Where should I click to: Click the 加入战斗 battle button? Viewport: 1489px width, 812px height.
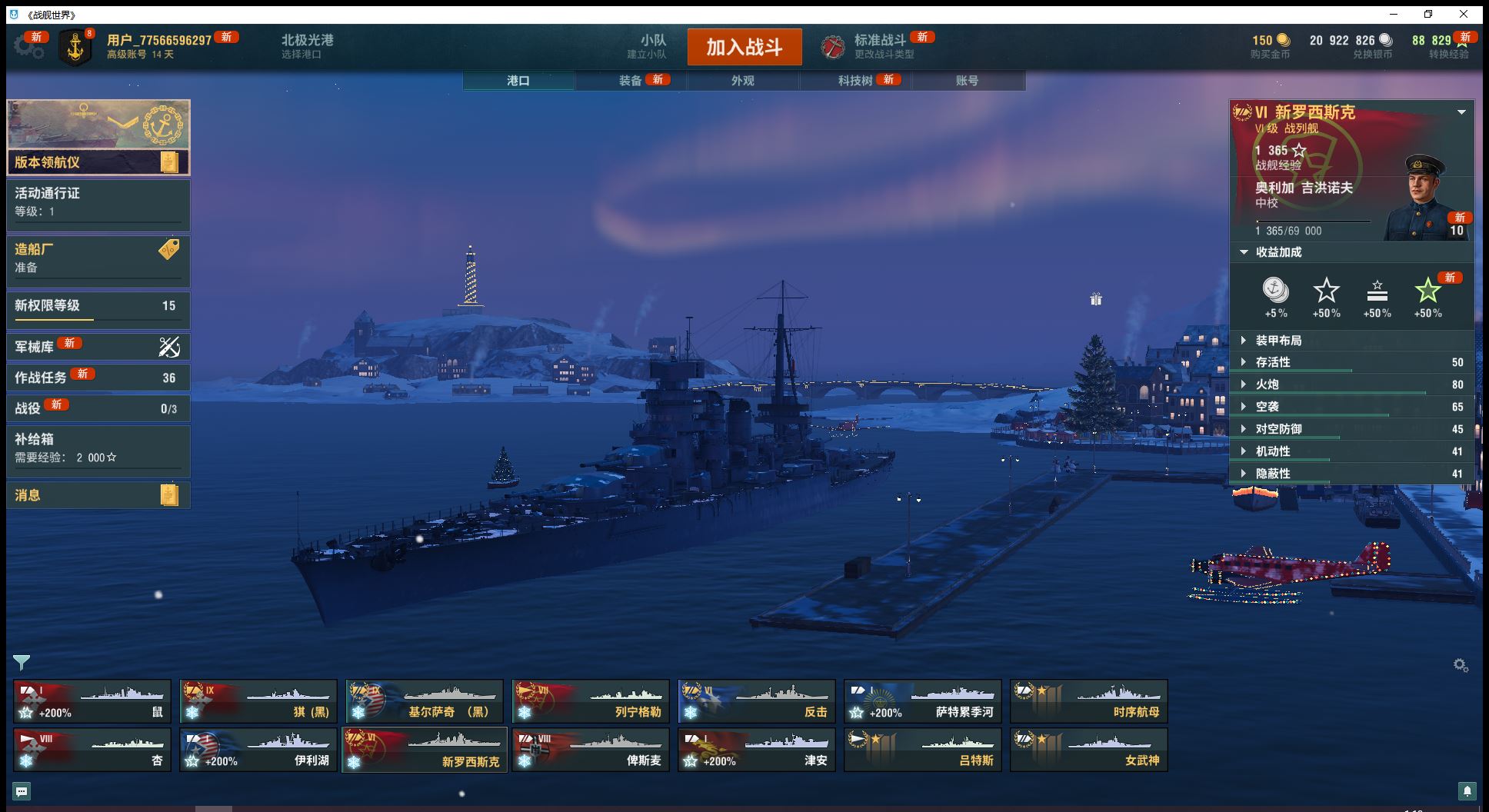pos(744,47)
